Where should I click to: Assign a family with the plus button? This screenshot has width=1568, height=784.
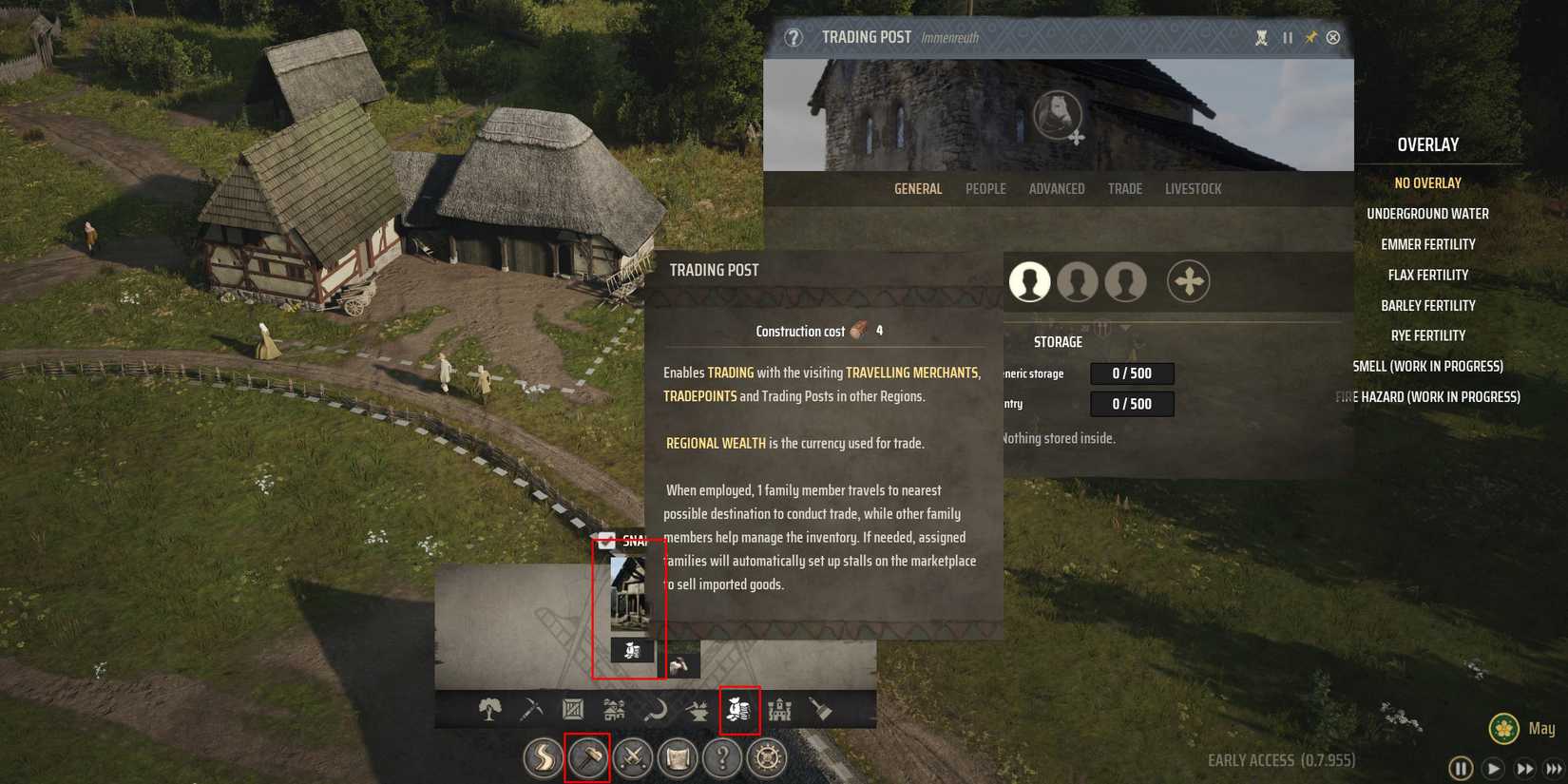click(1190, 281)
